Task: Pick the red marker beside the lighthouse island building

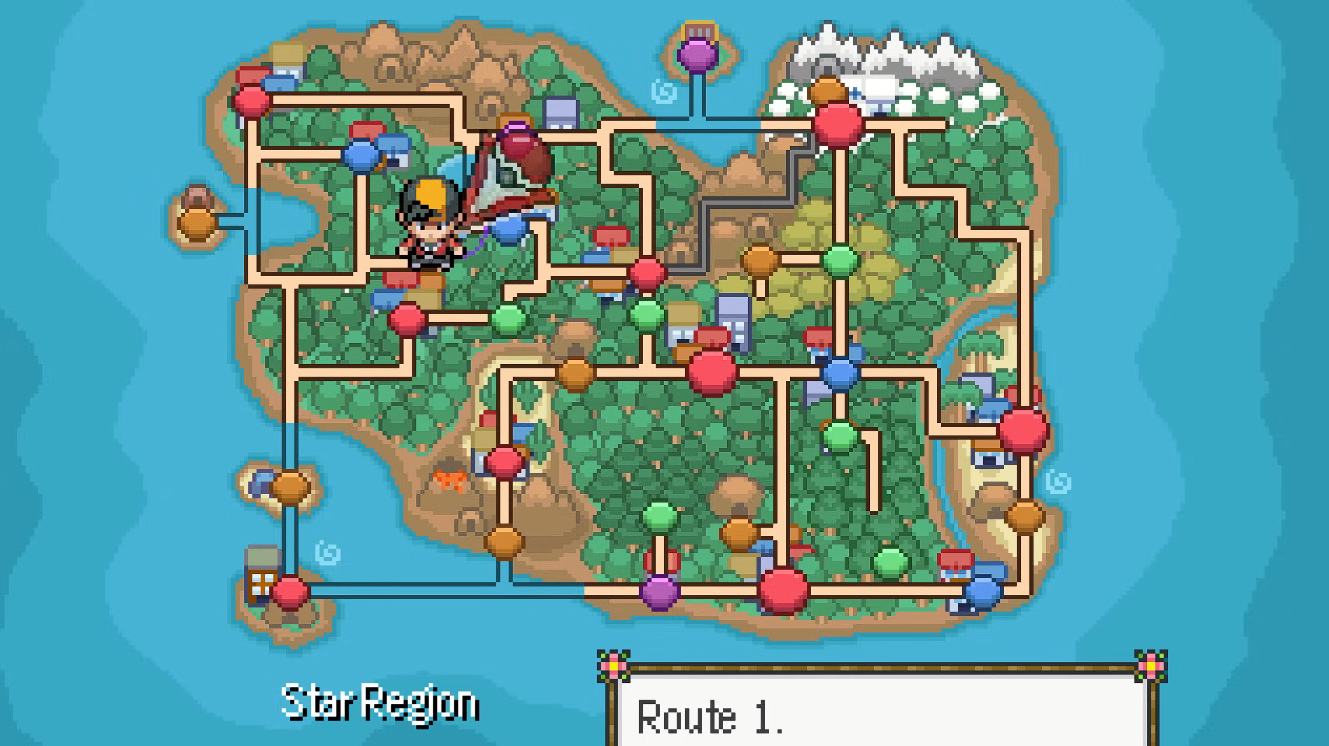Action: click(290, 592)
